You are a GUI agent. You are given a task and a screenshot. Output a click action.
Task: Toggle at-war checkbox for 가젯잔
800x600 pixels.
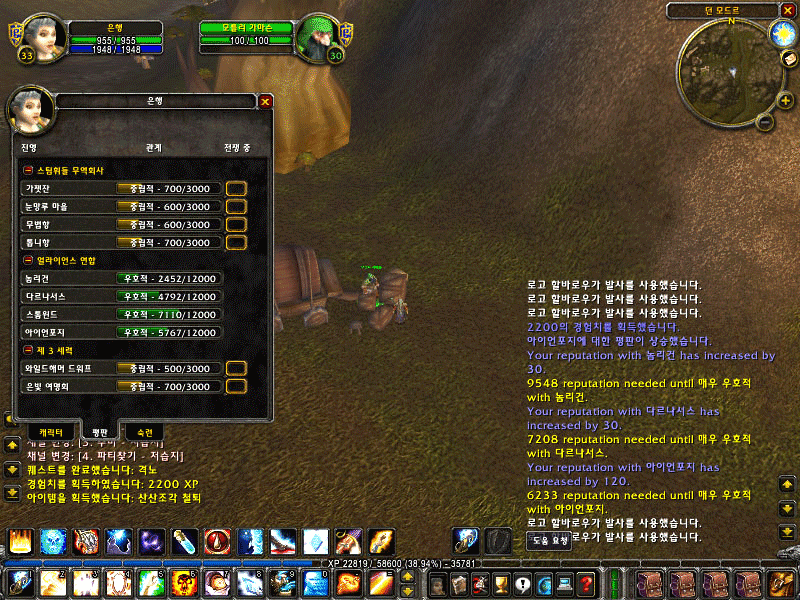click(236, 188)
